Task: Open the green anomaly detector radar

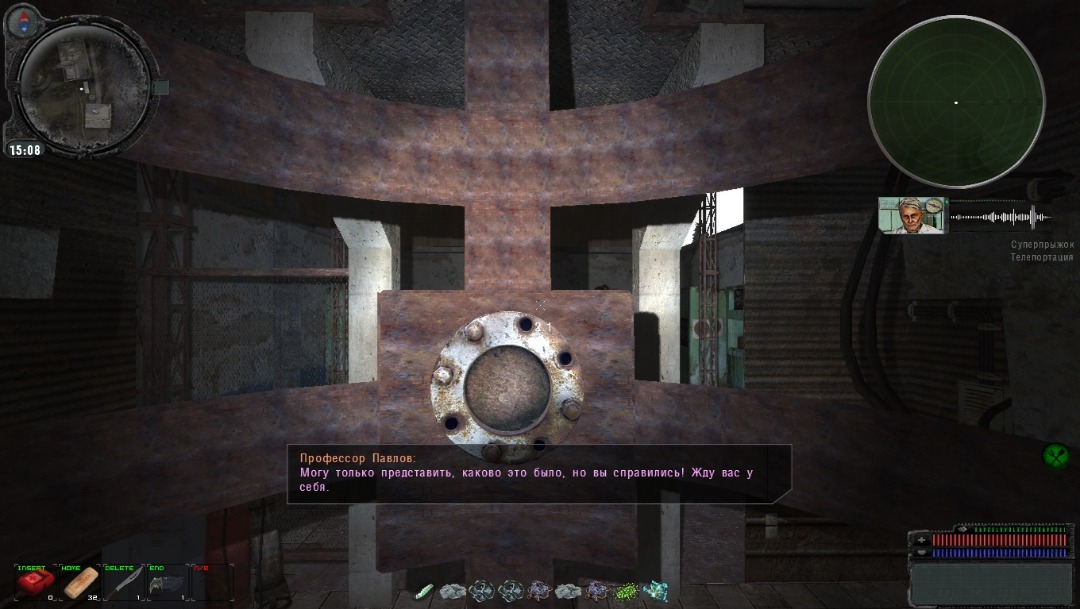Action: click(x=956, y=103)
